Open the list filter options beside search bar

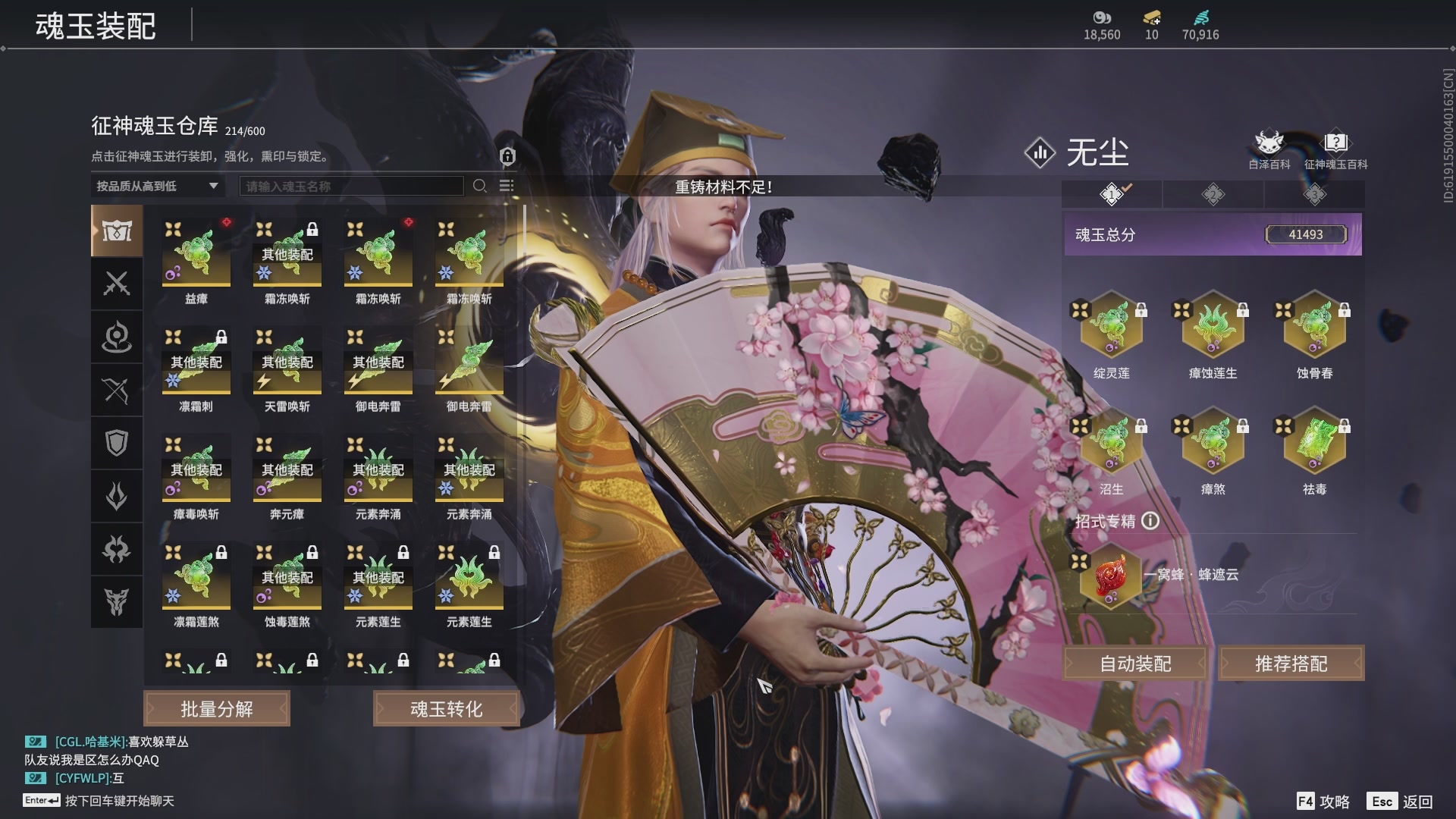coord(507,185)
